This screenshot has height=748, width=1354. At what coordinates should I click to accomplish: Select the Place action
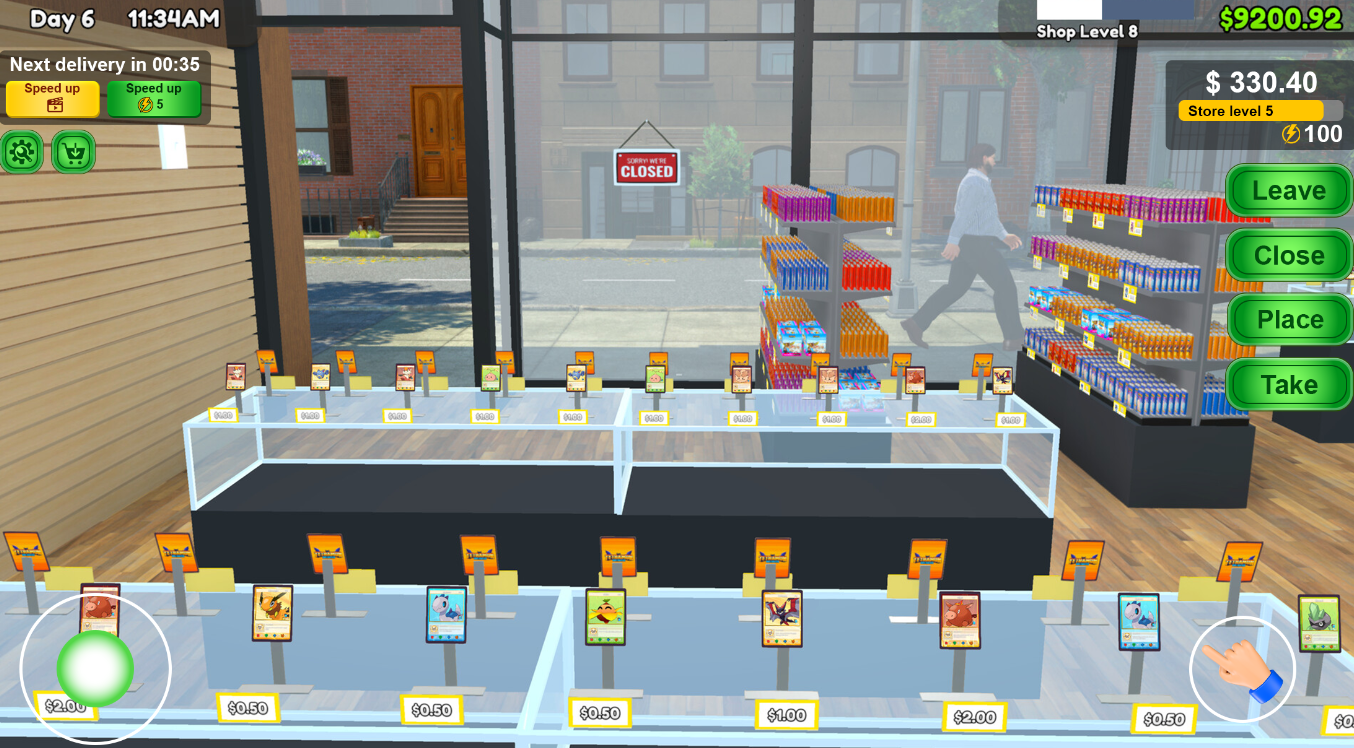coord(1288,320)
